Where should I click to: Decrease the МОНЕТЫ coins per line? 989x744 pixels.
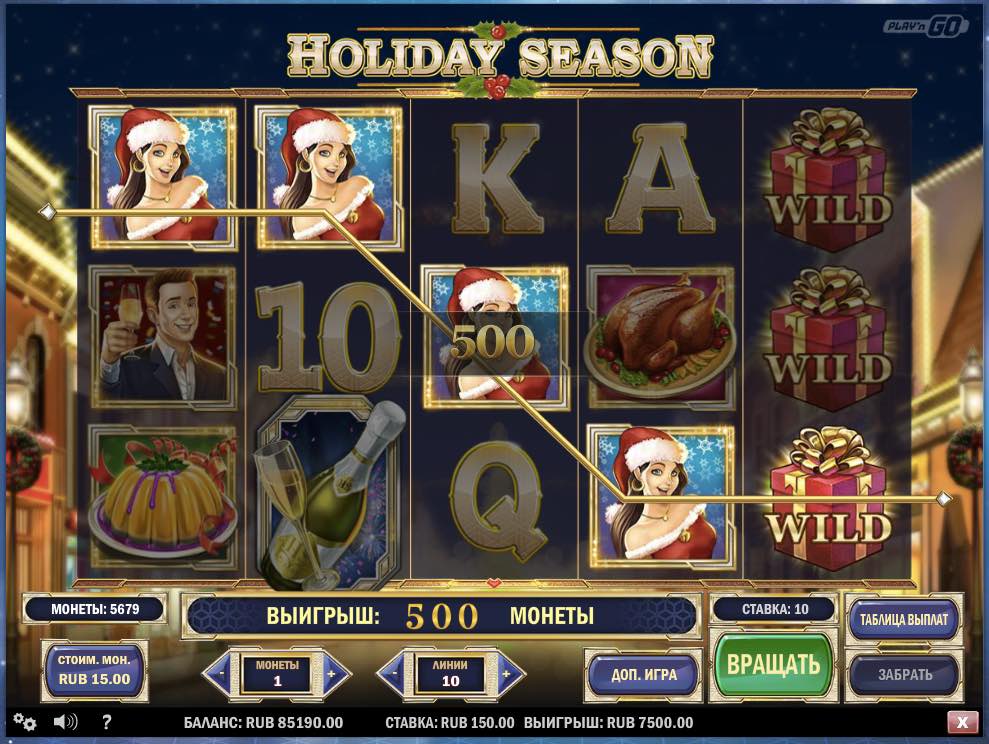click(x=219, y=674)
